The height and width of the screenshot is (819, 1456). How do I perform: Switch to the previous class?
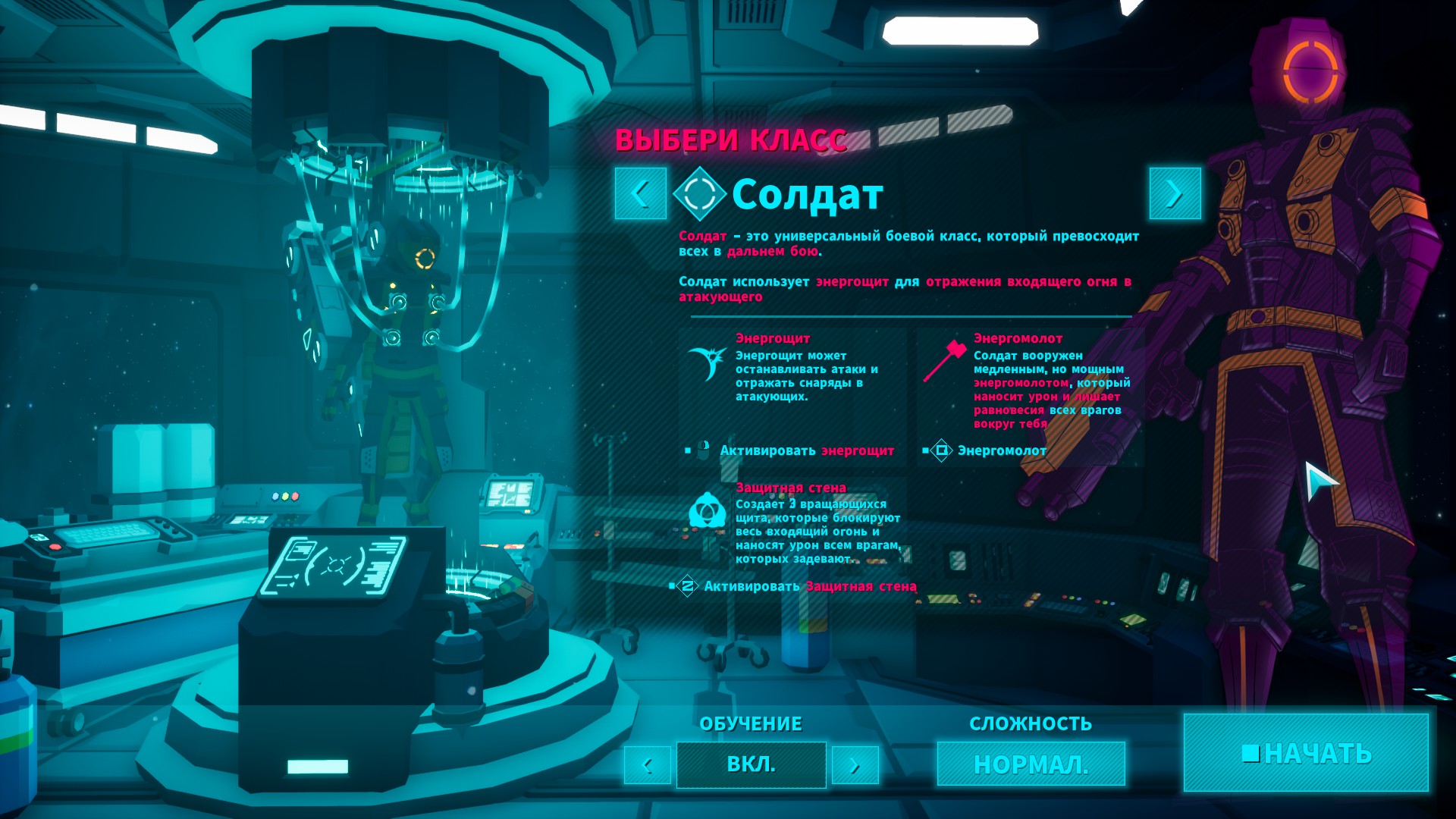(641, 194)
